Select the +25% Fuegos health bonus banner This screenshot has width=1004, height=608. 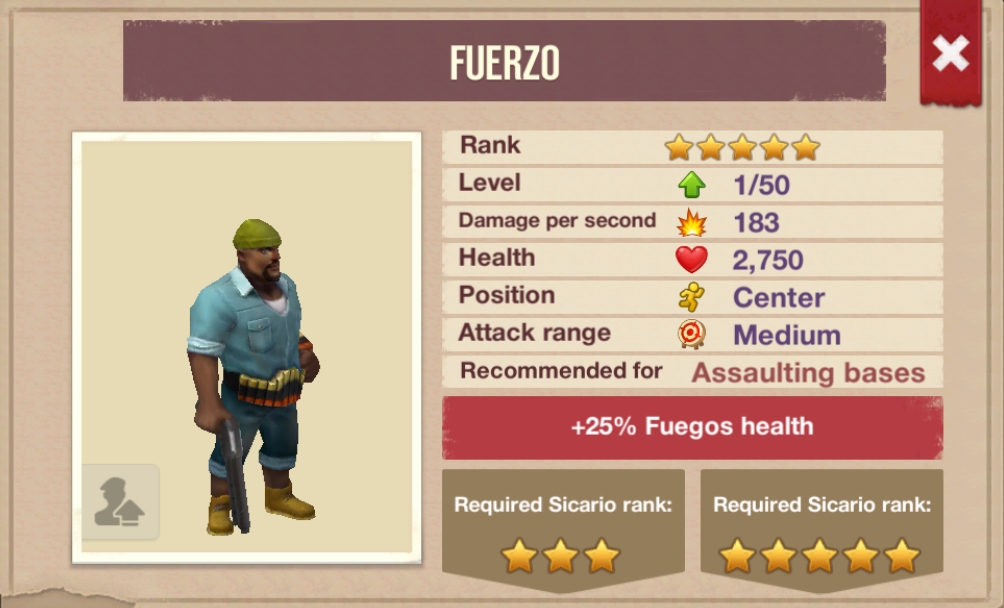(692, 427)
